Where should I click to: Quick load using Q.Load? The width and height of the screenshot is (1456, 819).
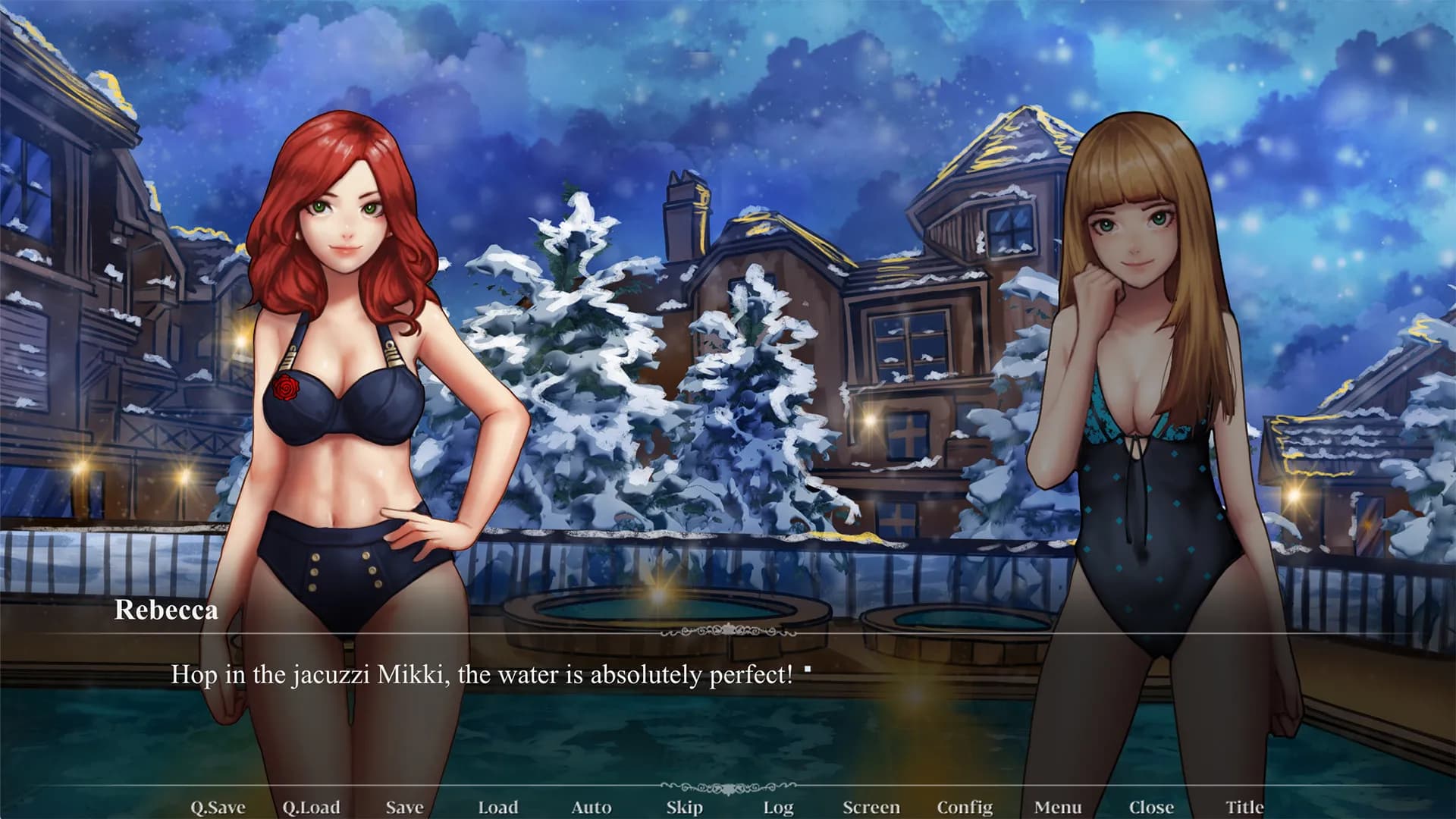pyautogui.click(x=311, y=807)
